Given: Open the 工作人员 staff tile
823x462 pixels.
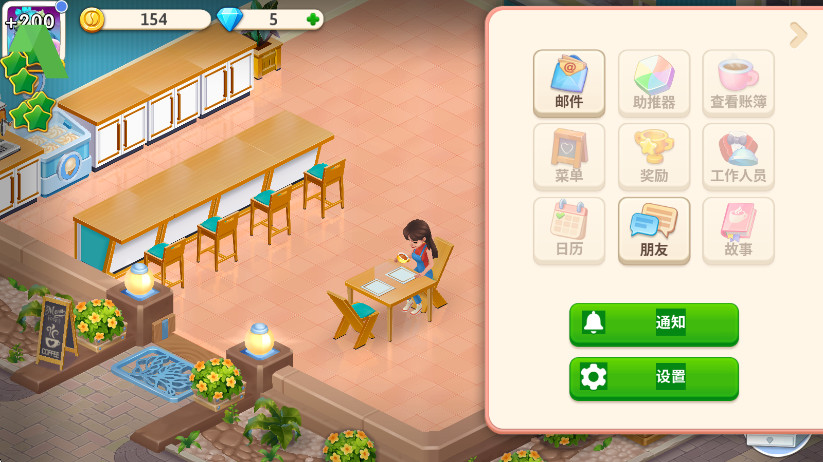Looking at the screenshot, I should pyautogui.click(x=738, y=157).
